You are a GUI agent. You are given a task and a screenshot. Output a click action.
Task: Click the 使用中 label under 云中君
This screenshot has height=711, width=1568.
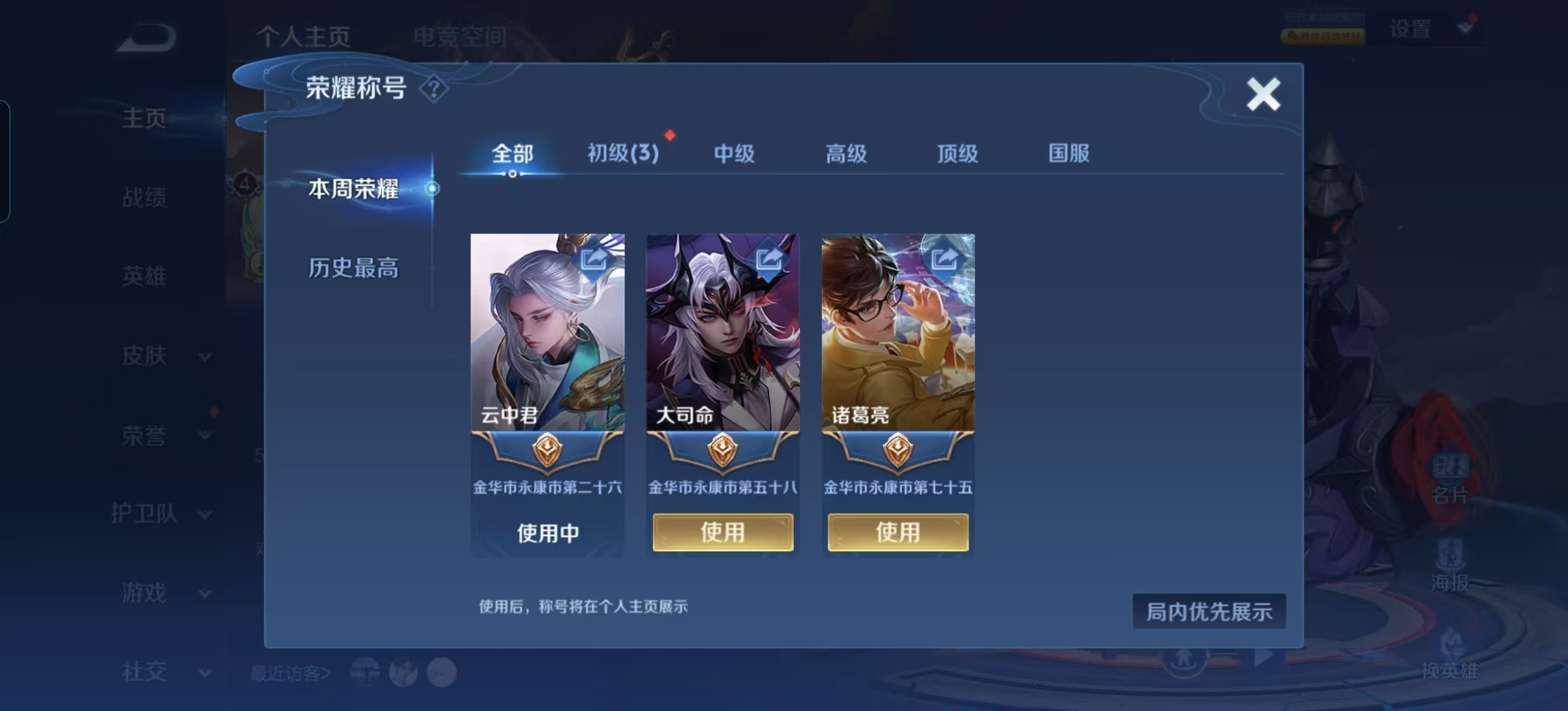(547, 533)
